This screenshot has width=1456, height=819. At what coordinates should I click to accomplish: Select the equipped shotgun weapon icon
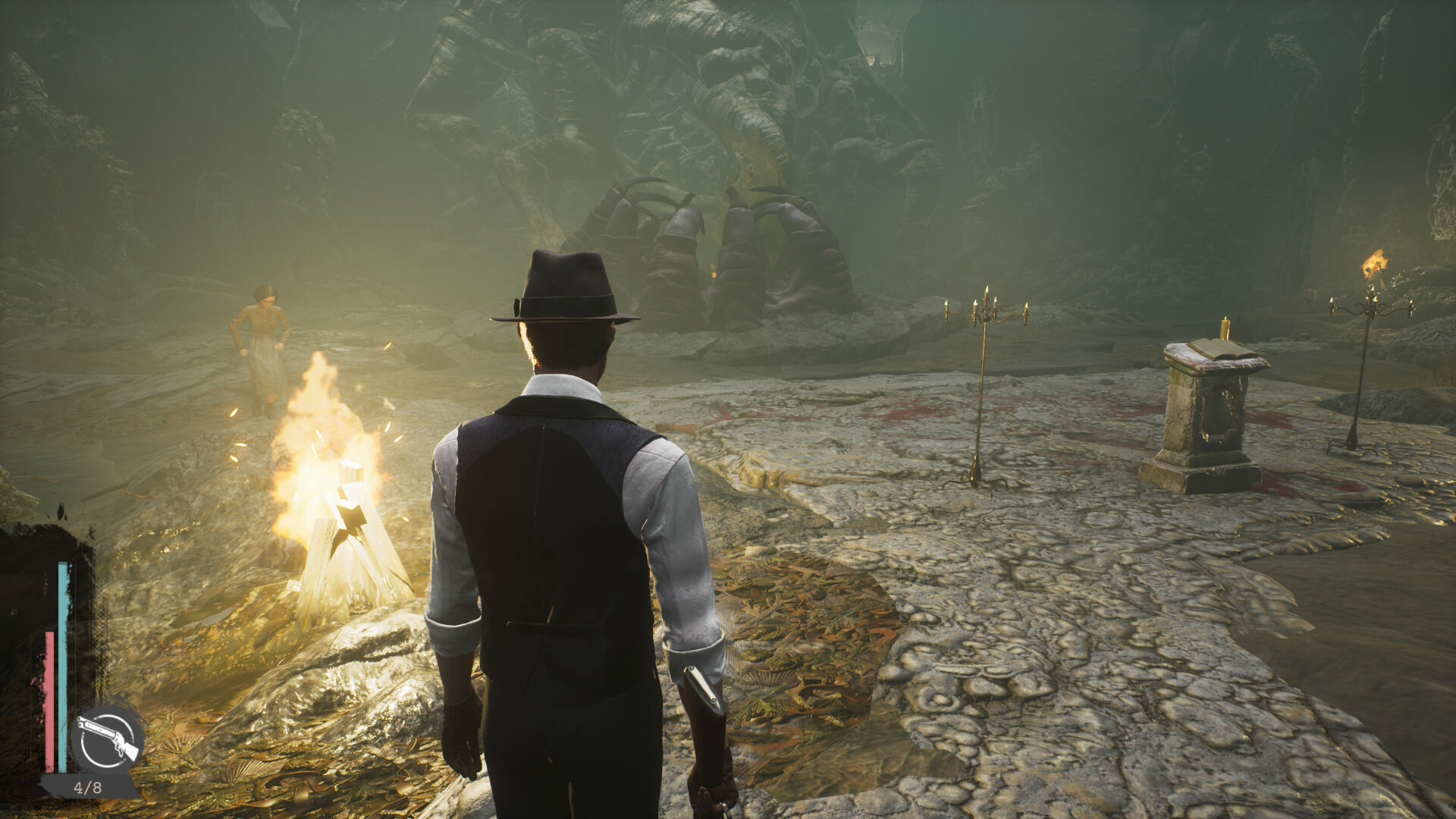(x=108, y=738)
